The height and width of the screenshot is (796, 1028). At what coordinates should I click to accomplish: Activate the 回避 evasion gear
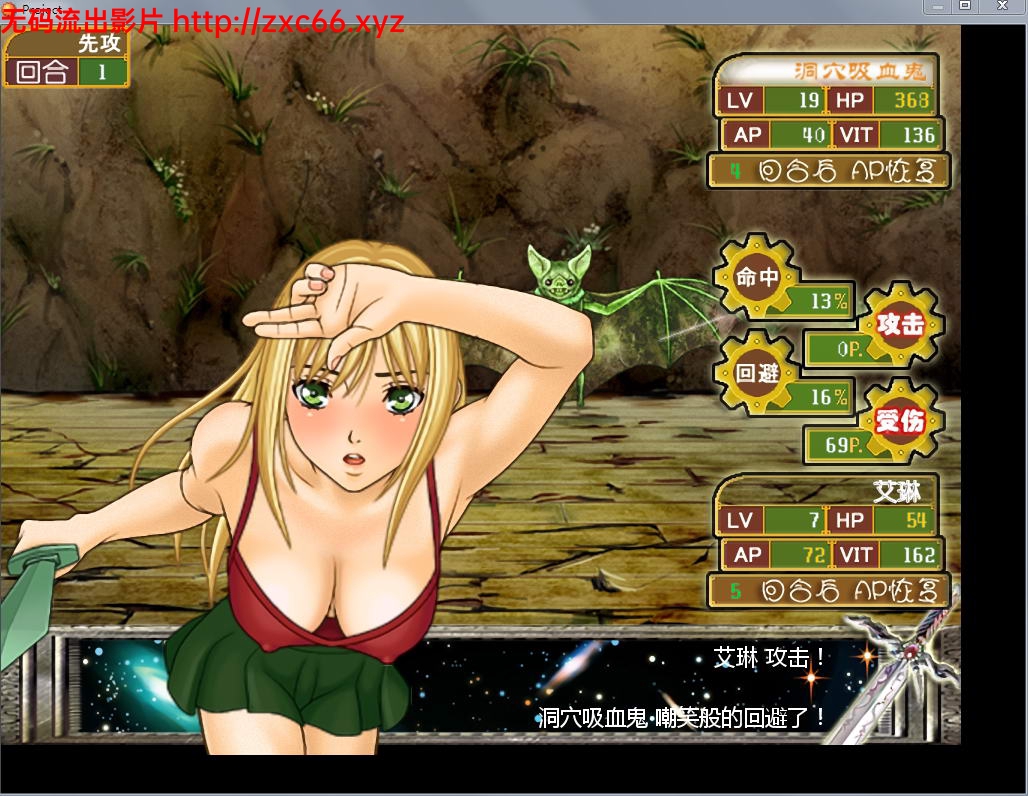757,373
